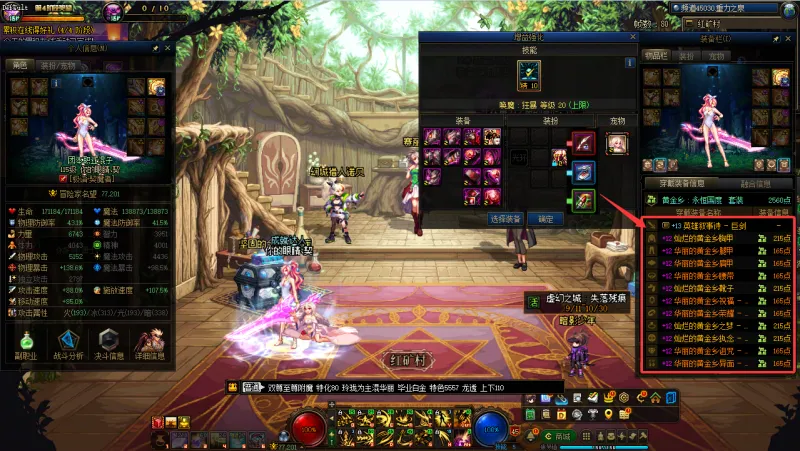800x451 pixels.
Task: Open the 战斗分析 combat analysis
Action: pos(68,341)
